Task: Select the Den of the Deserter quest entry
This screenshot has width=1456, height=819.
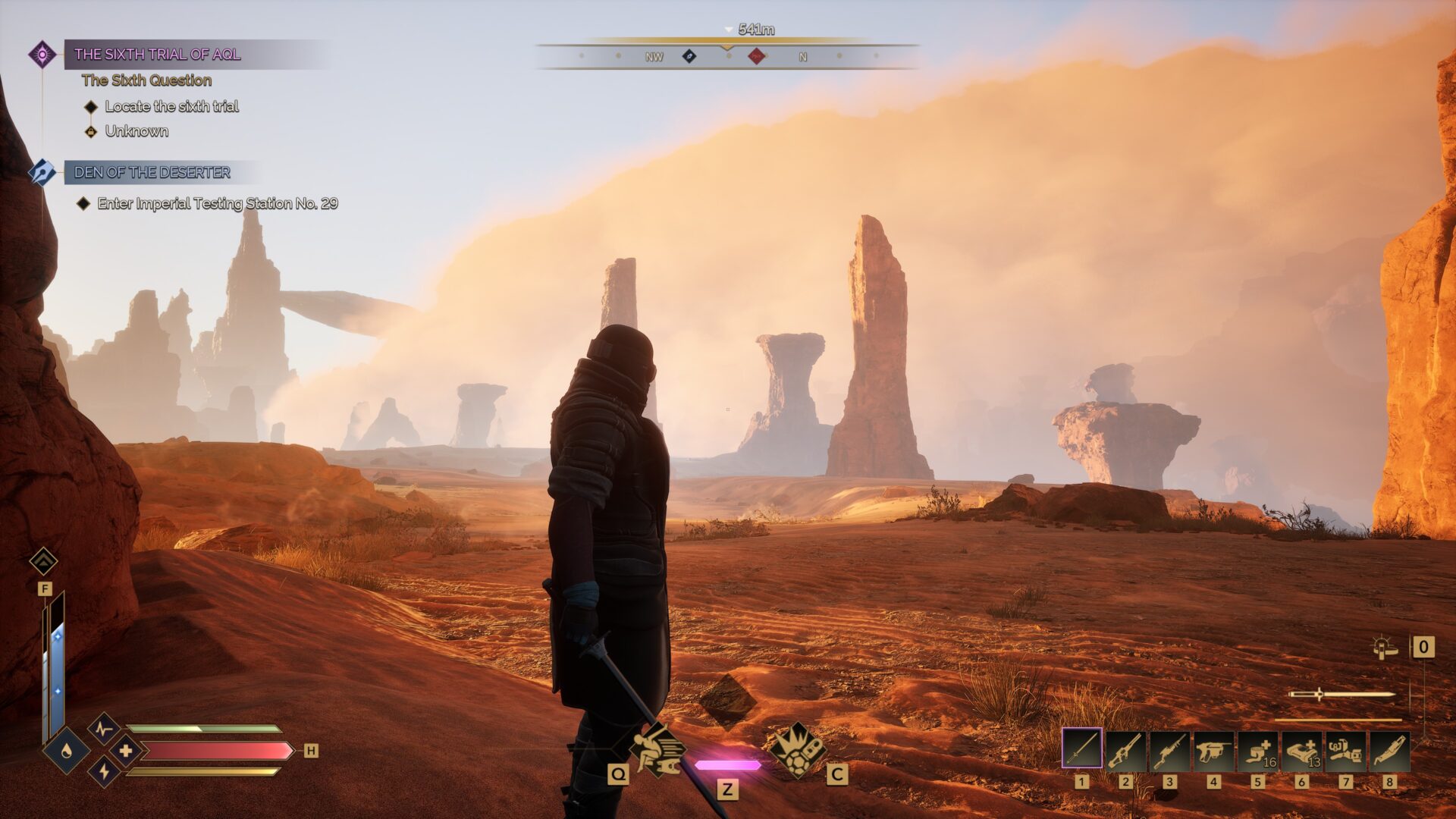Action: (x=152, y=172)
